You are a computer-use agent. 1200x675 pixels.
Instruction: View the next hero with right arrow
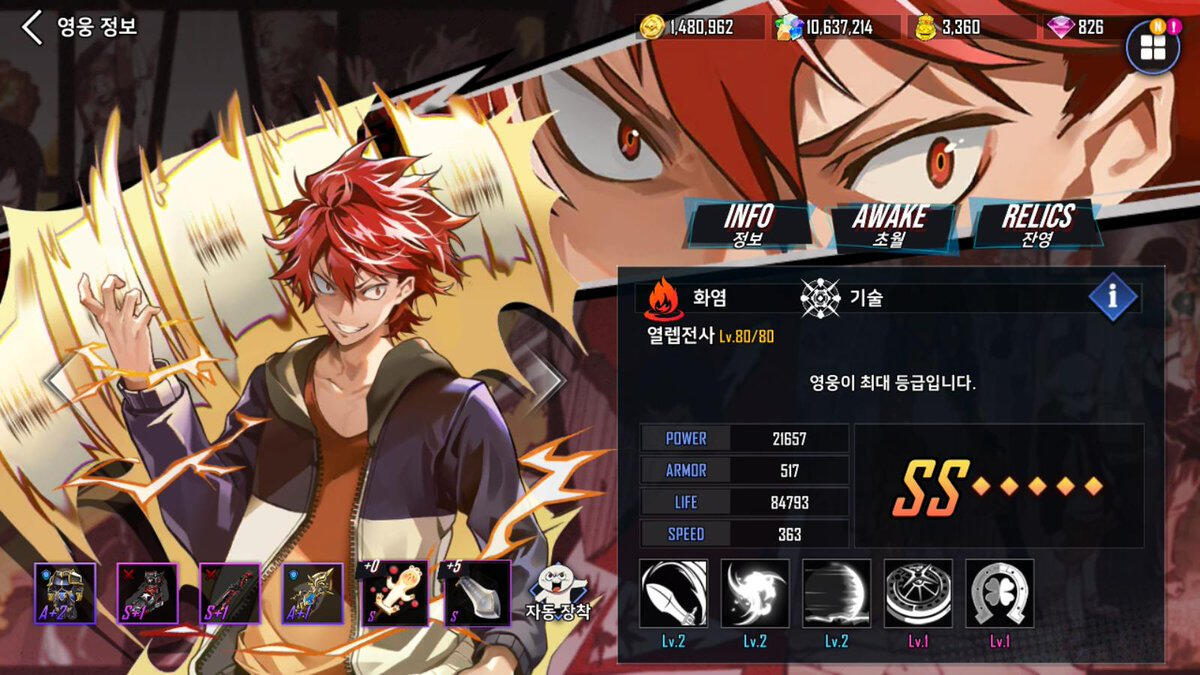pyautogui.click(x=547, y=379)
